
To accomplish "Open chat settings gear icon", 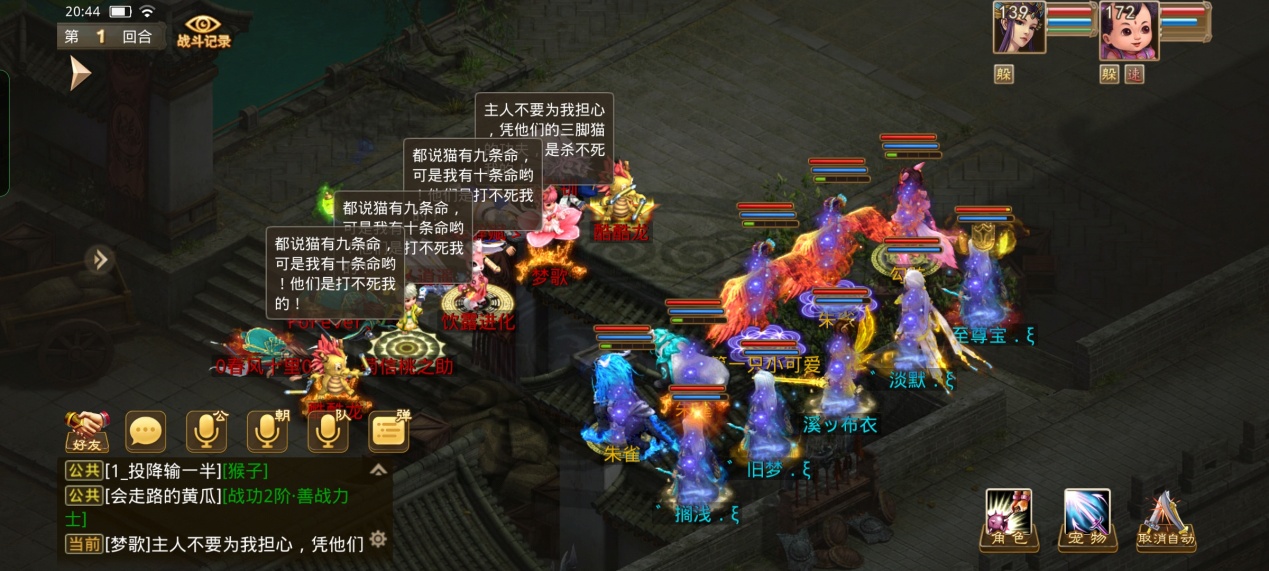I will 378,539.
